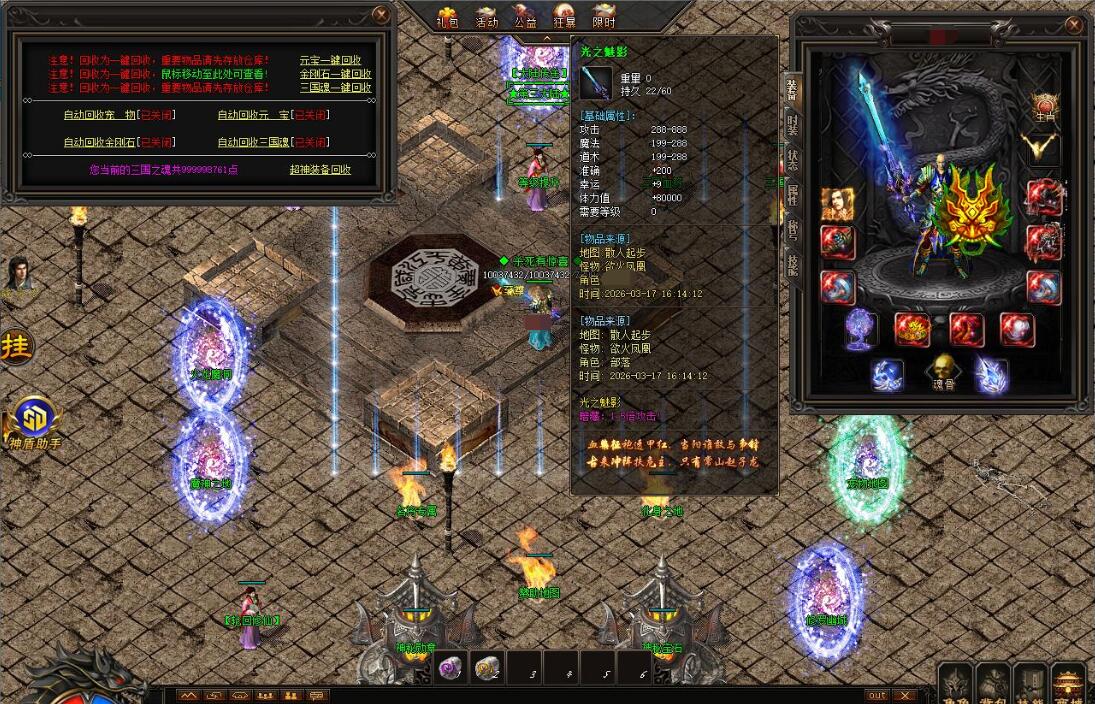The height and width of the screenshot is (704, 1095).
Task: Open the 礼包 gift pack menu
Action: click(446, 18)
